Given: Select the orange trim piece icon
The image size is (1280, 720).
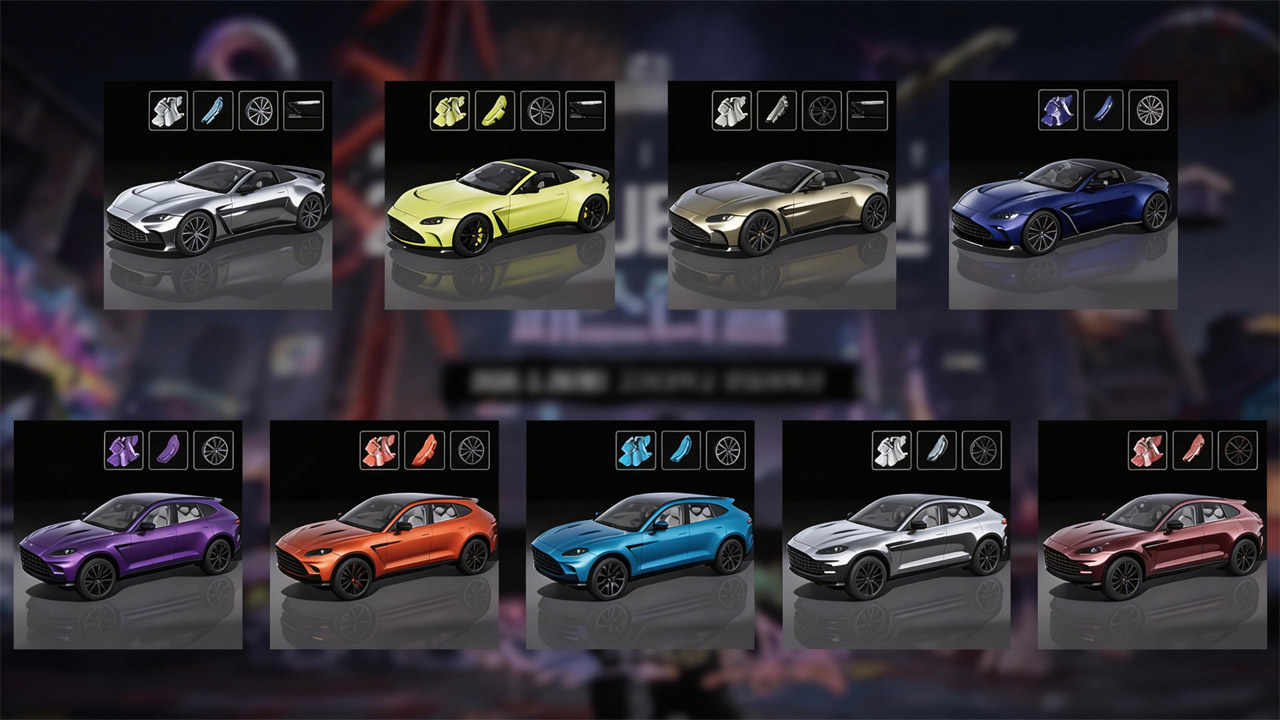Looking at the screenshot, I should tap(424, 450).
